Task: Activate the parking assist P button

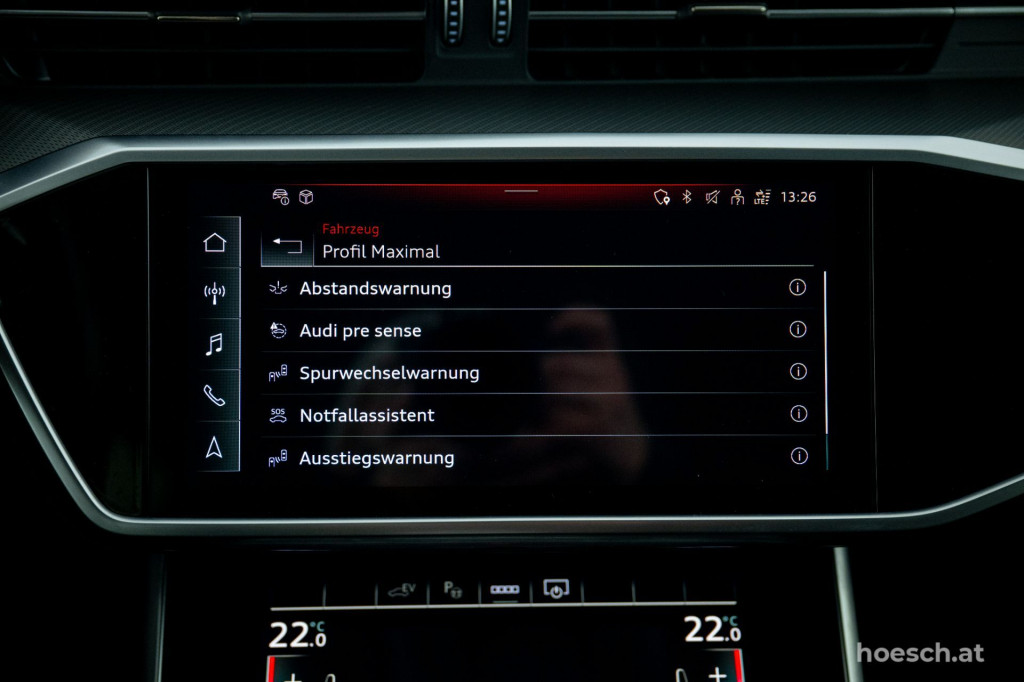Action: [452, 590]
